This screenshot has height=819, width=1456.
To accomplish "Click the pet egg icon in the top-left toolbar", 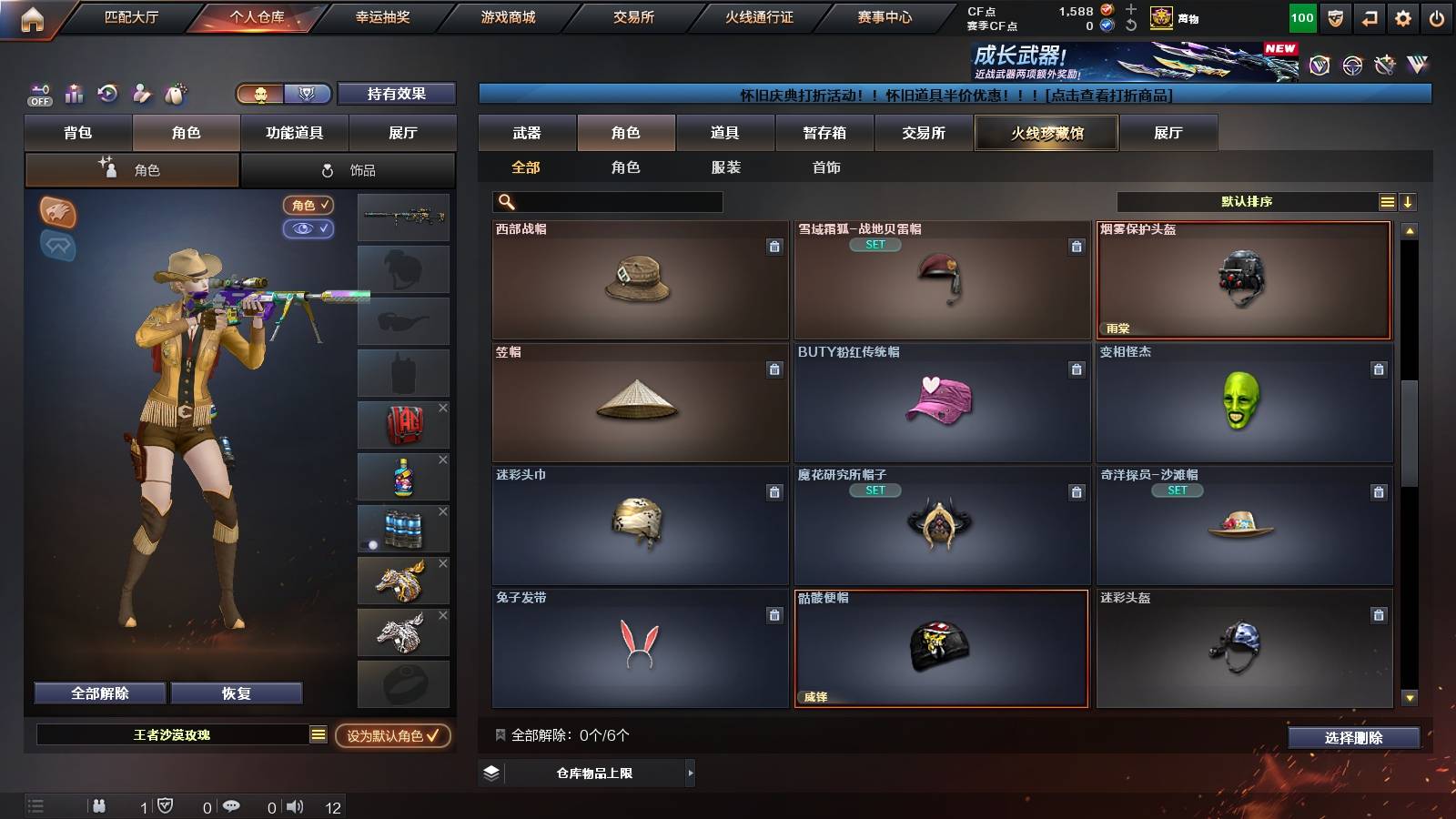I will [176, 94].
